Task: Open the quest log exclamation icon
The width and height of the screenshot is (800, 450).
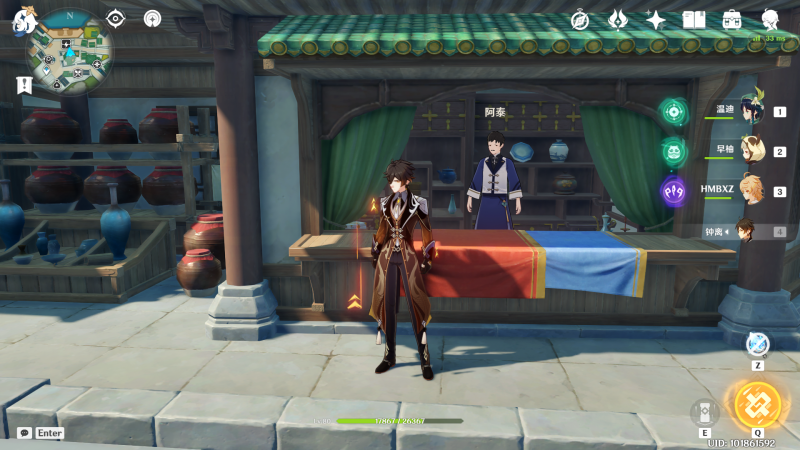Action: [x=24, y=86]
